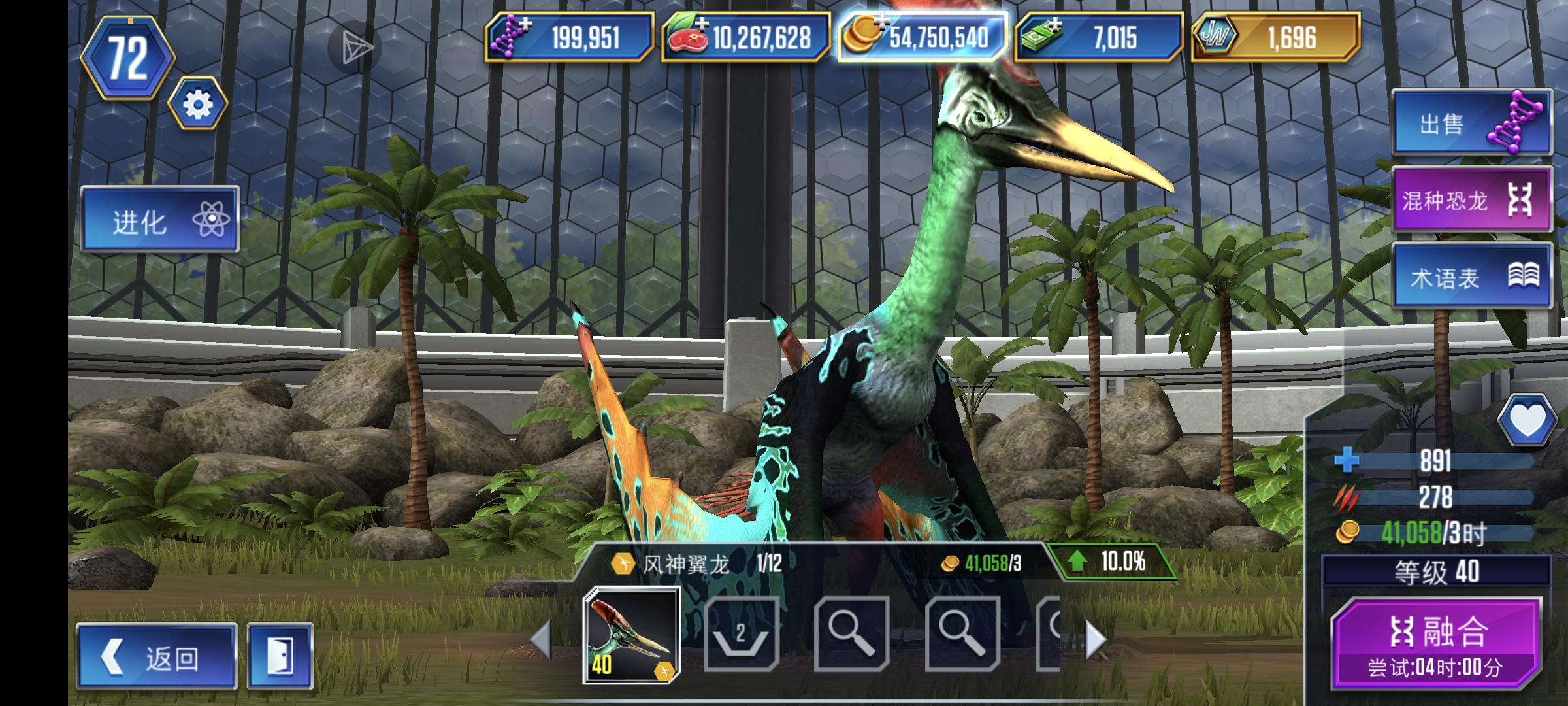
Task: Open the gear settings menu
Action: point(198,104)
